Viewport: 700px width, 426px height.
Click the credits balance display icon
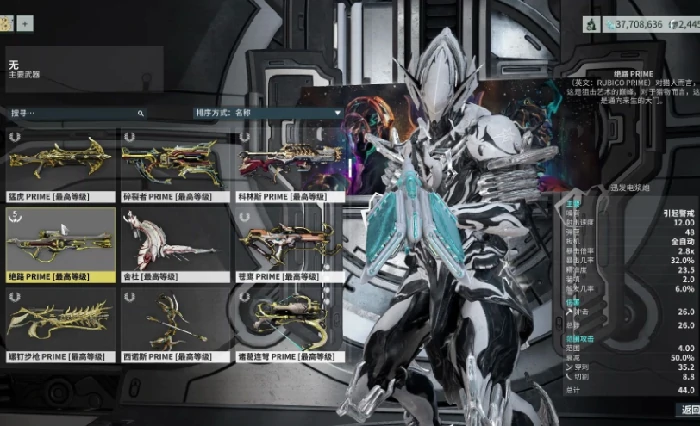(593, 22)
